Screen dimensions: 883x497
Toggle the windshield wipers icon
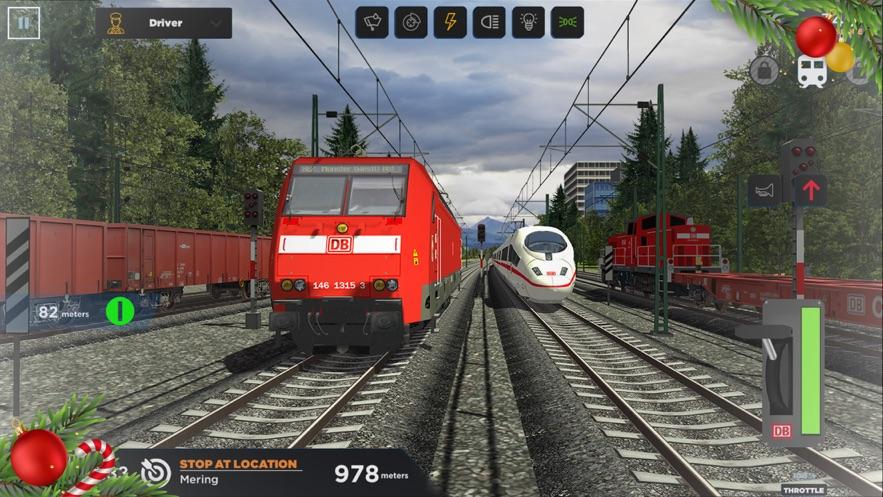point(372,22)
